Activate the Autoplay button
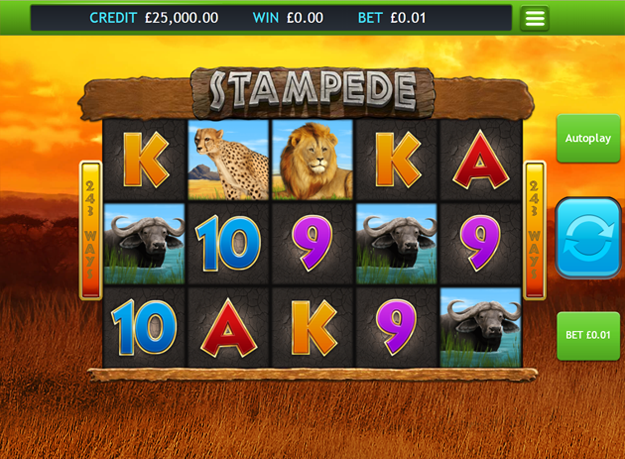 tap(587, 139)
